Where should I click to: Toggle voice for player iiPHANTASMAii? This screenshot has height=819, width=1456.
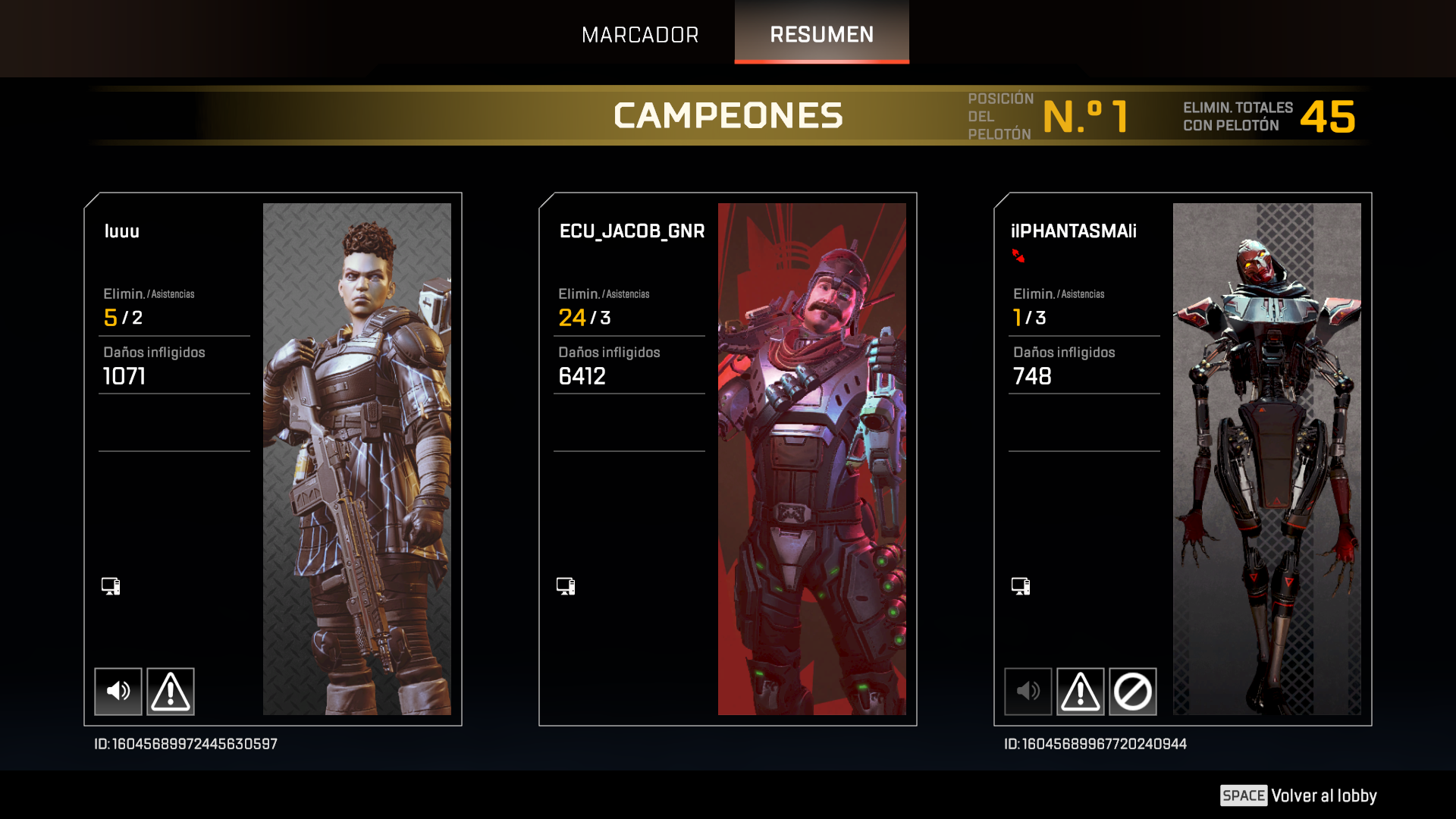tap(1028, 691)
